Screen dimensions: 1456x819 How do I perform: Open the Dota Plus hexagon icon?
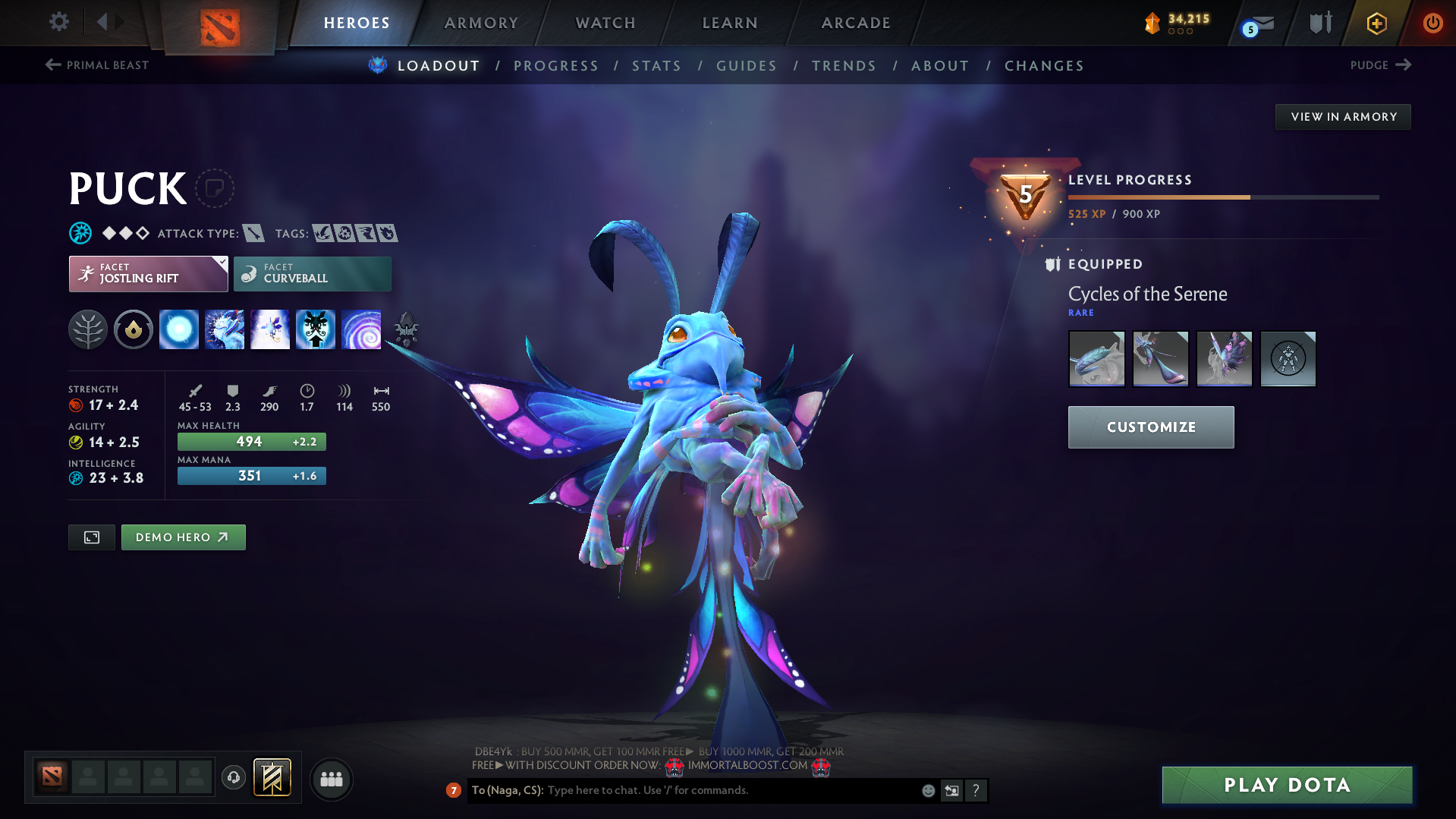pyautogui.click(x=1376, y=23)
